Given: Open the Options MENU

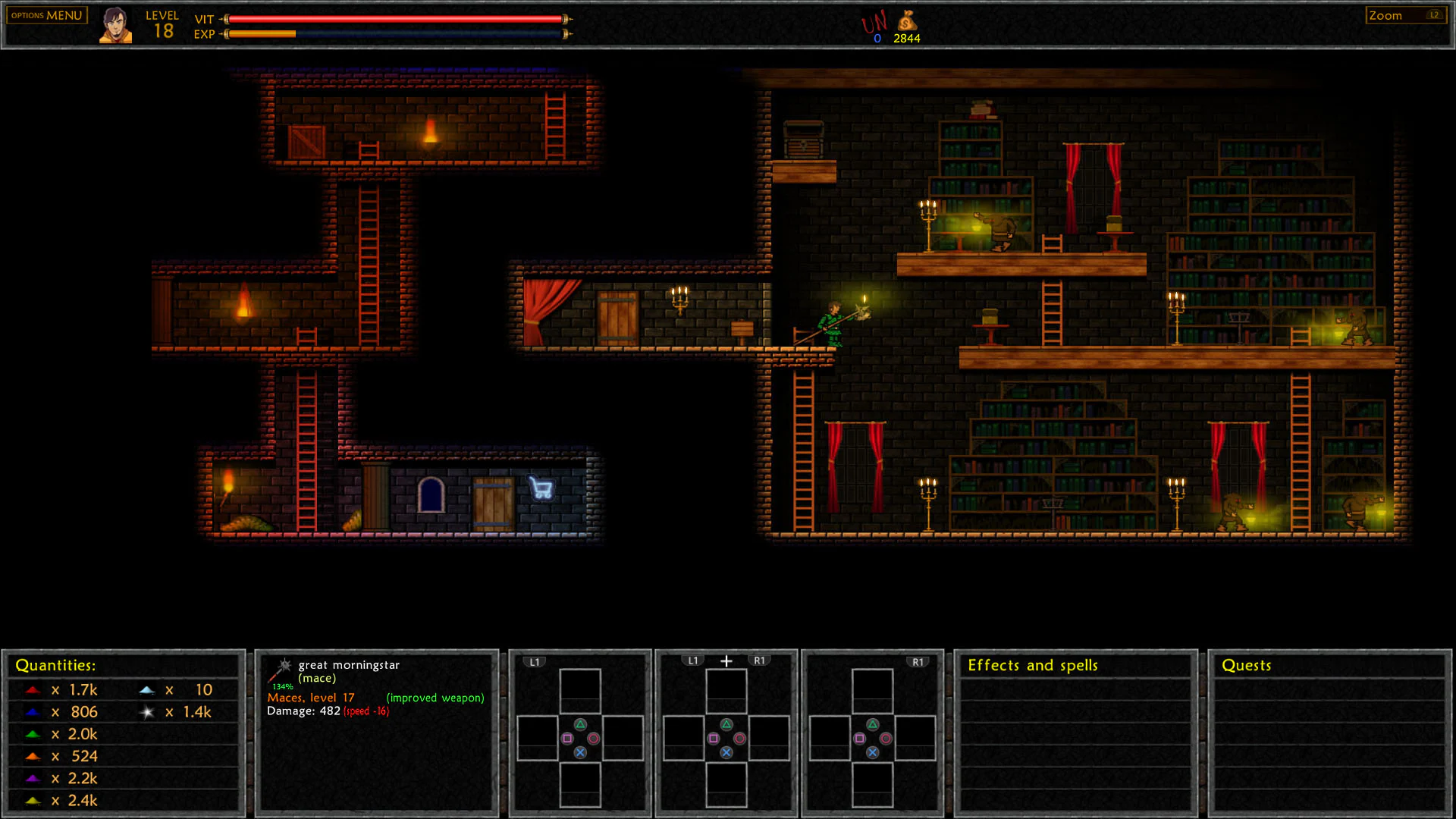Looking at the screenshot, I should [x=45, y=14].
